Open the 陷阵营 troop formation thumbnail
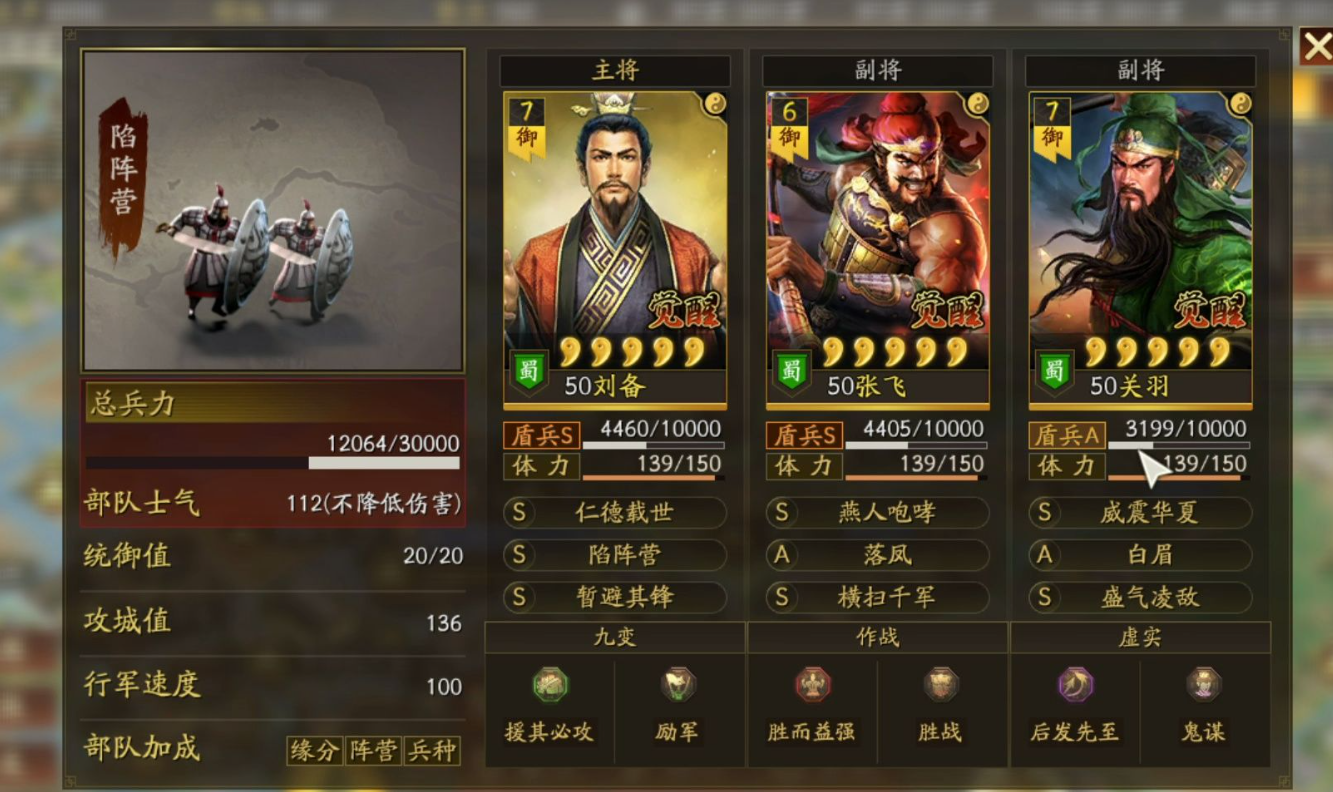Image resolution: width=1333 pixels, height=792 pixels. [x=272, y=210]
